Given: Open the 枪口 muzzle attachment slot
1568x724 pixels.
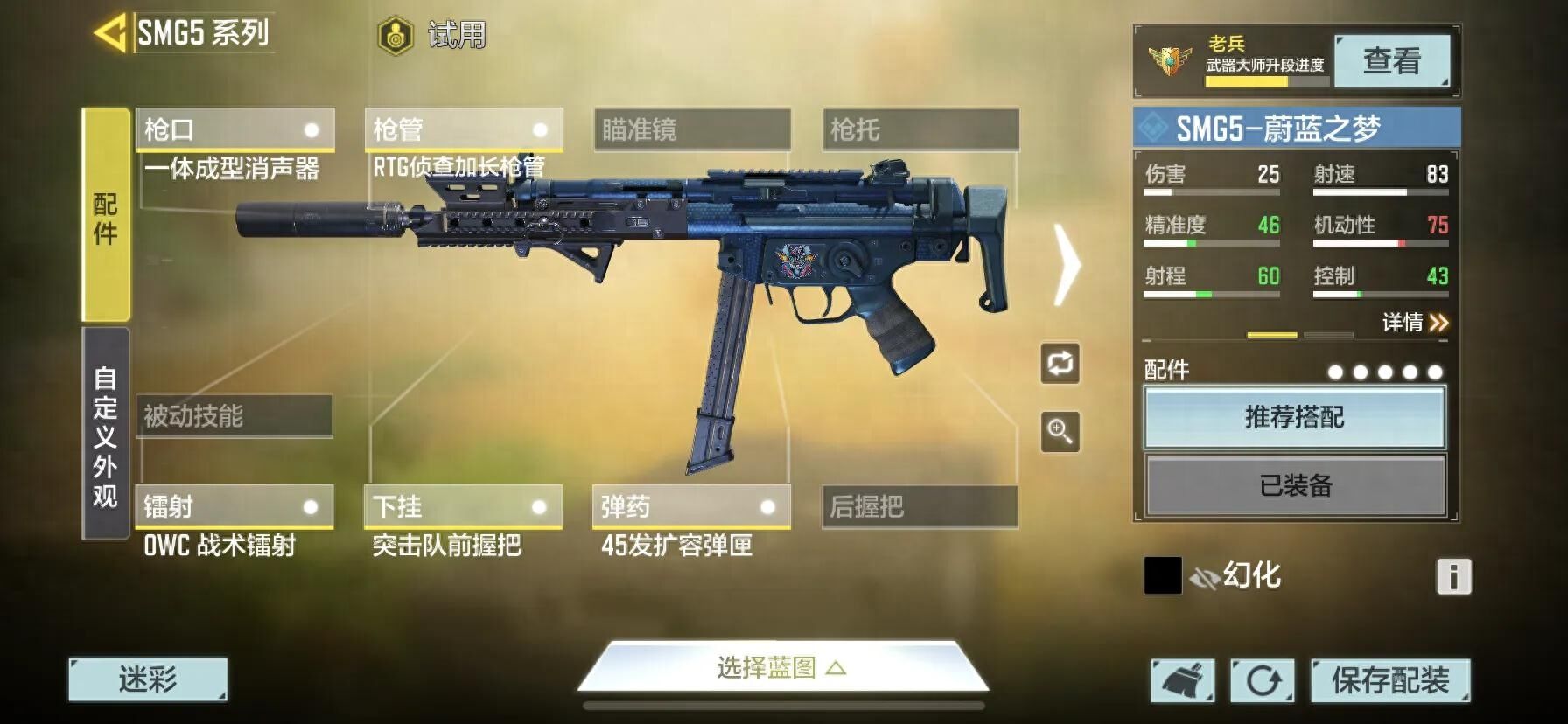Looking at the screenshot, I should pyautogui.click(x=235, y=130).
